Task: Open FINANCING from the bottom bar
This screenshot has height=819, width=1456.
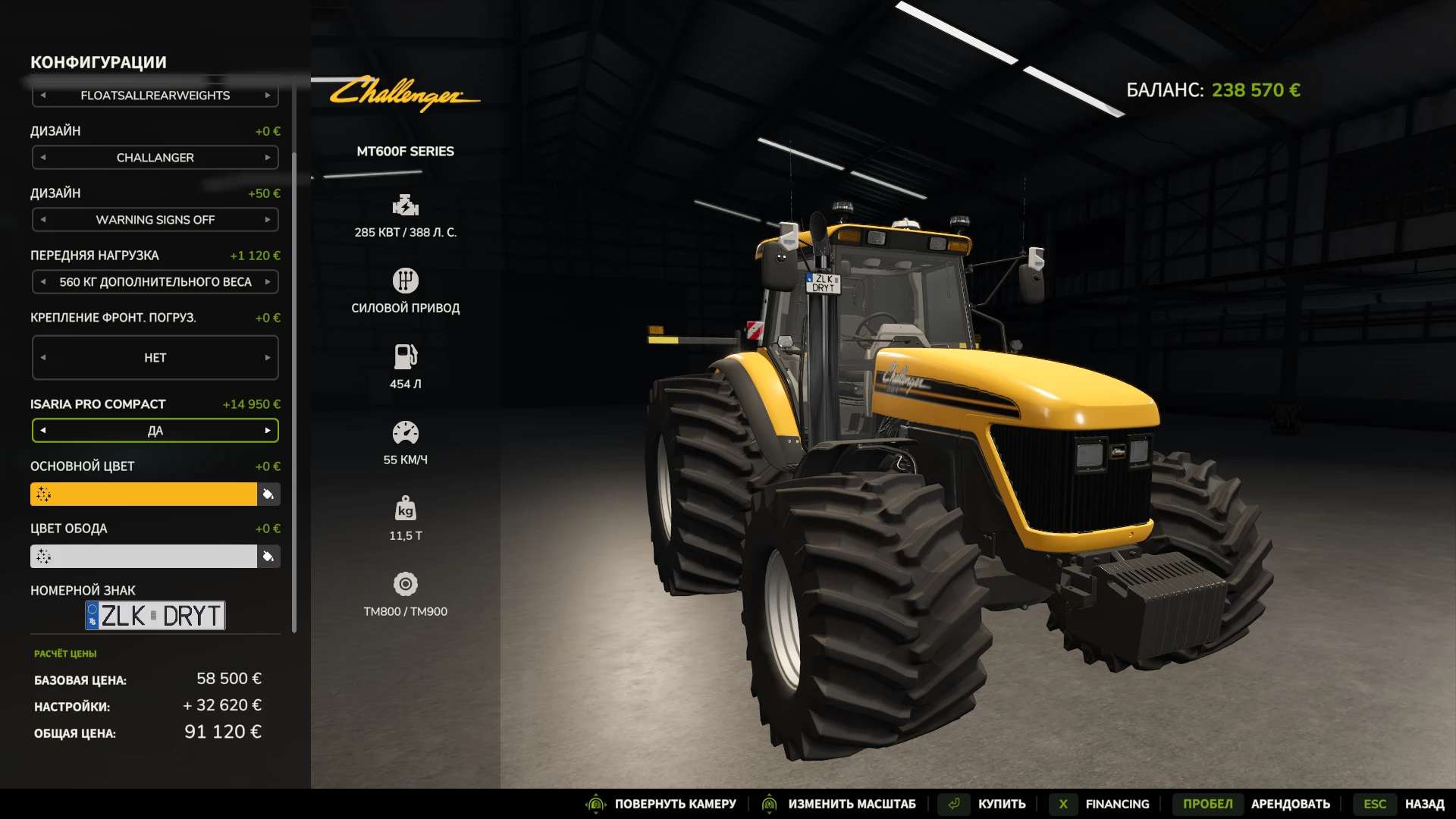Action: (x=1117, y=803)
